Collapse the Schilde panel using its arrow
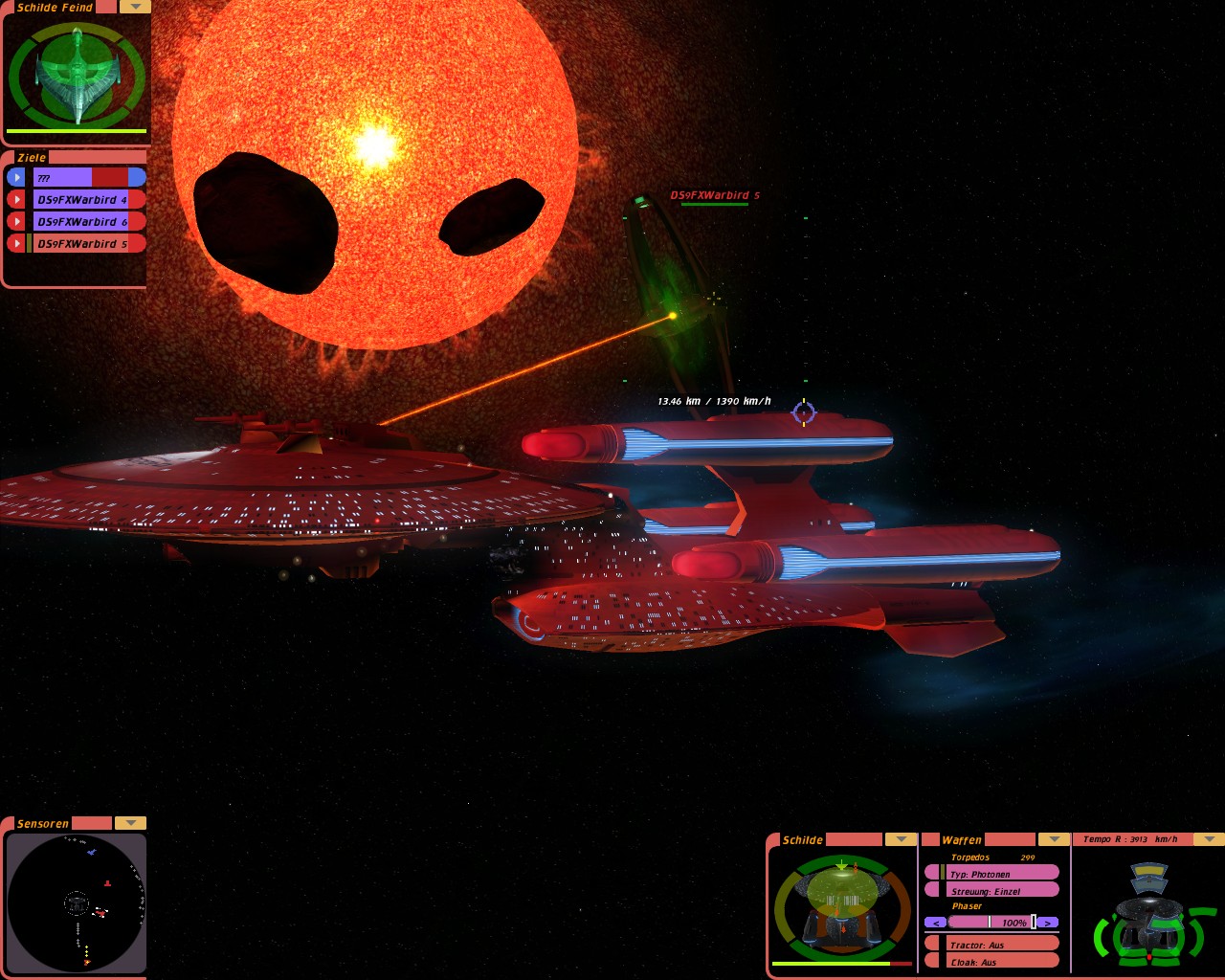 coord(901,839)
